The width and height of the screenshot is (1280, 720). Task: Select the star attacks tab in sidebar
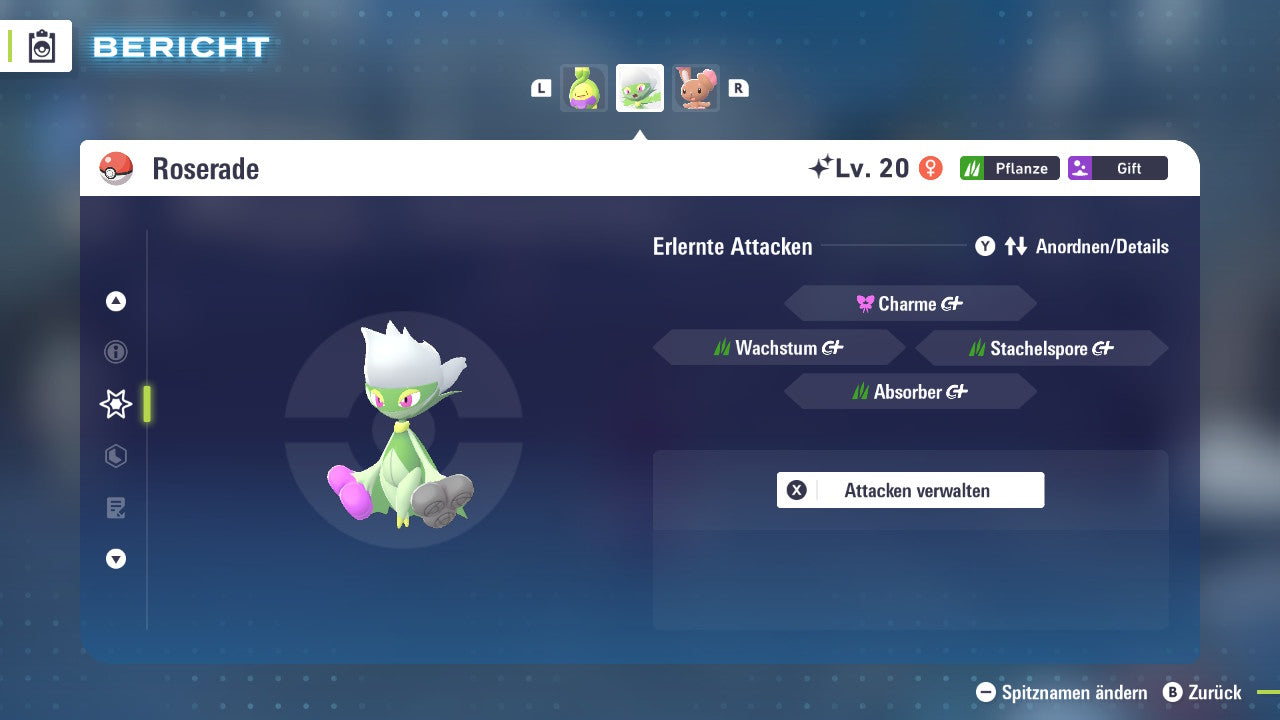[x=115, y=404]
